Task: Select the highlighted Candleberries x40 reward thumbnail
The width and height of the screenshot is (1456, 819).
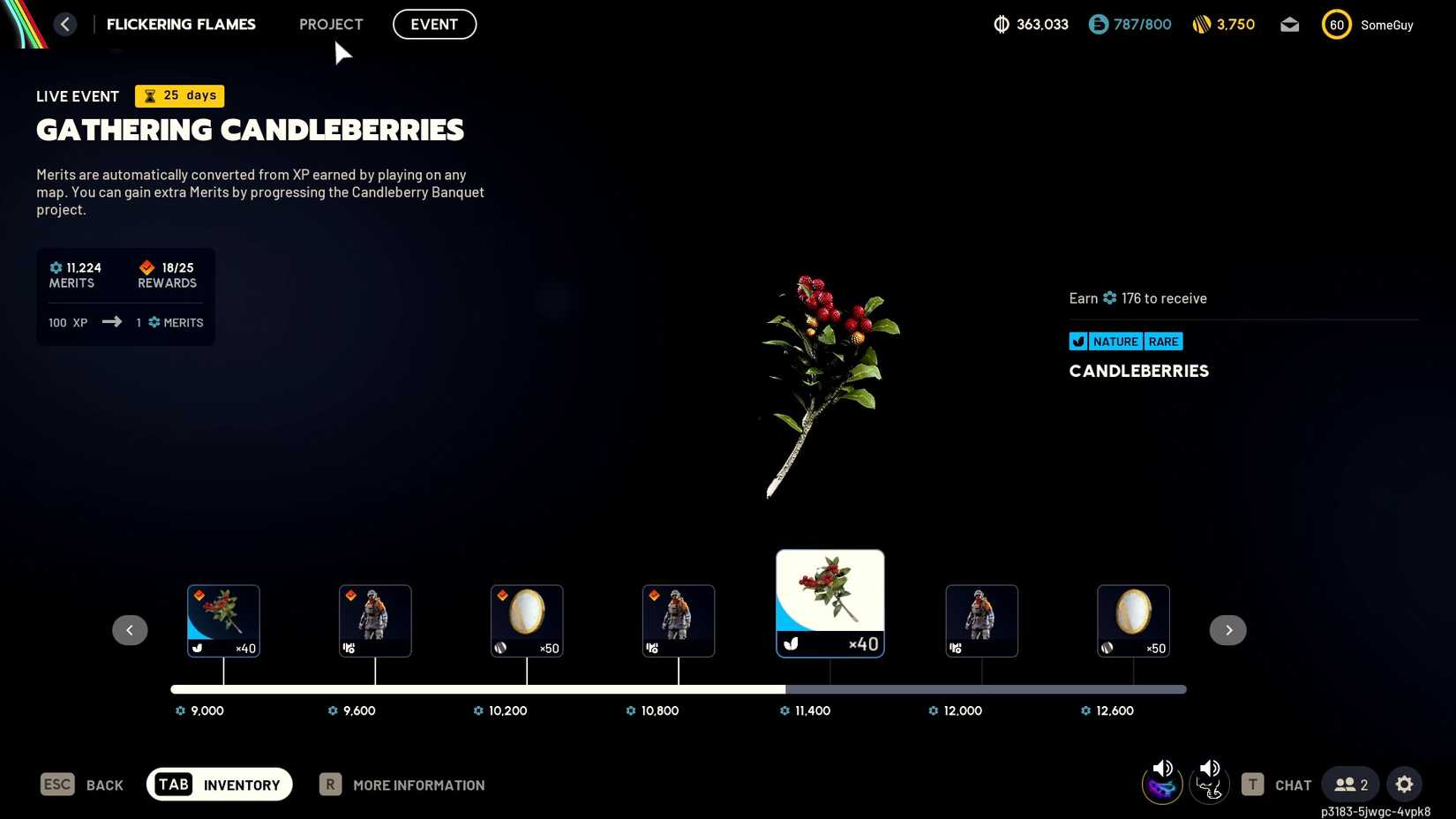Action: (x=829, y=603)
